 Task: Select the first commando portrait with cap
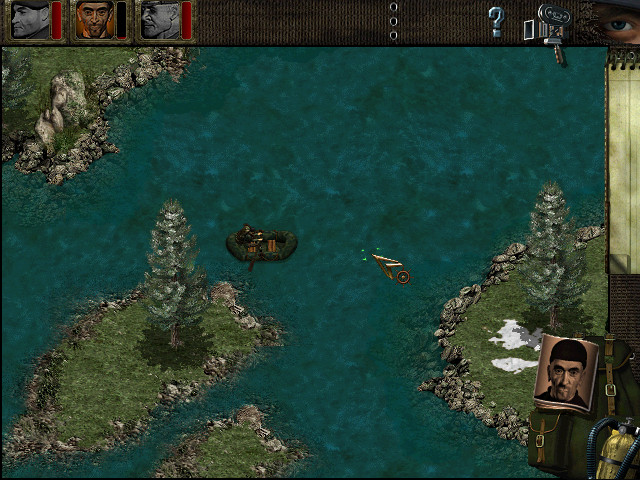point(29,20)
